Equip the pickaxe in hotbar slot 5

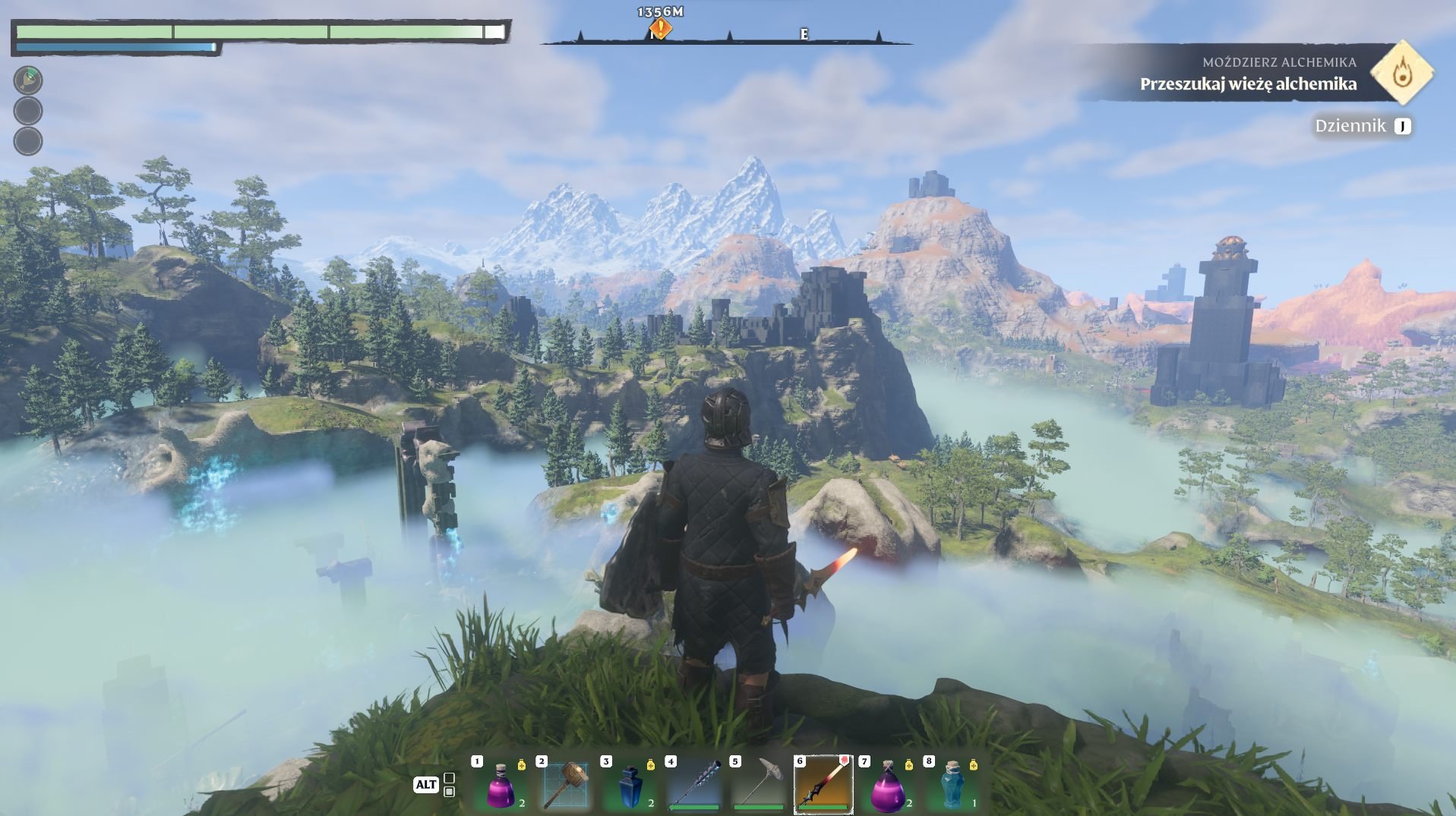click(x=759, y=785)
